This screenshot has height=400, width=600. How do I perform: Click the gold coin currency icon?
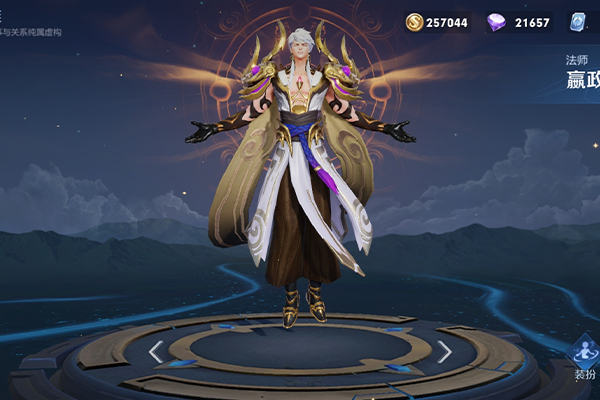coord(414,22)
